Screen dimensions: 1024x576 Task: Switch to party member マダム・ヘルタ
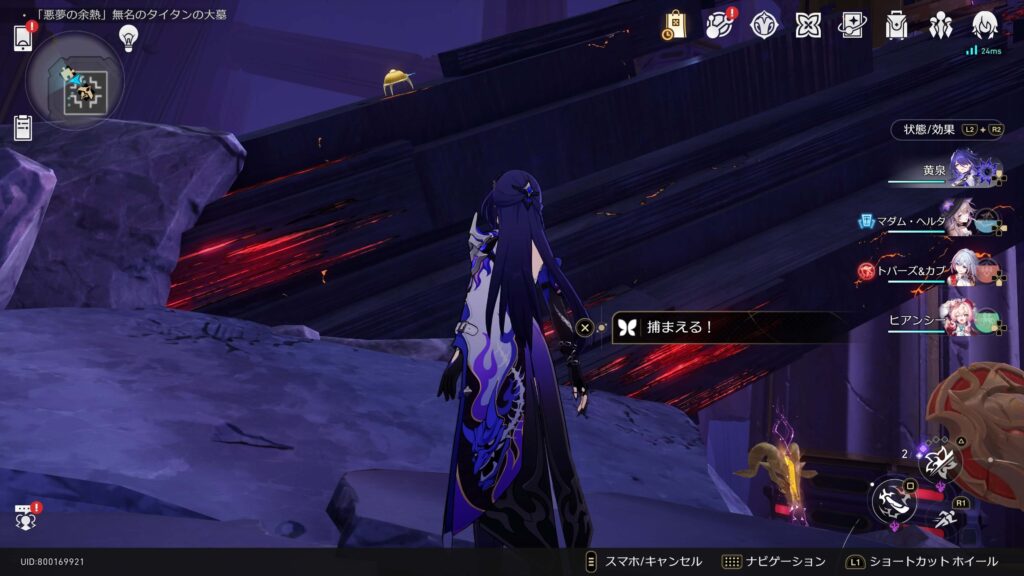[x=963, y=220]
